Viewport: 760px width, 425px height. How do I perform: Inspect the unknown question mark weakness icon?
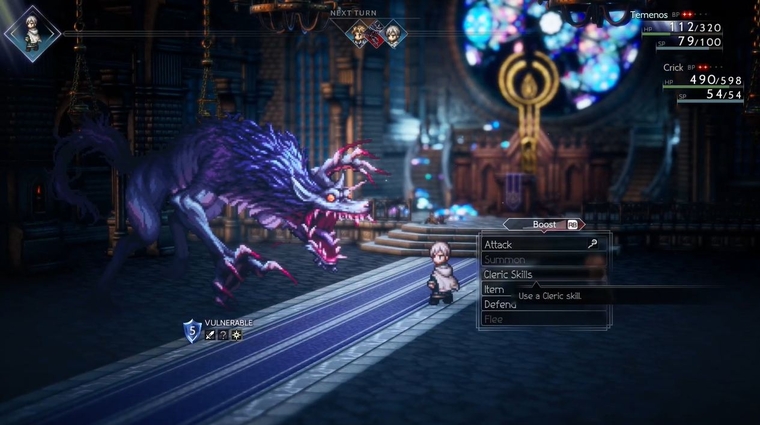pyautogui.click(x=223, y=335)
